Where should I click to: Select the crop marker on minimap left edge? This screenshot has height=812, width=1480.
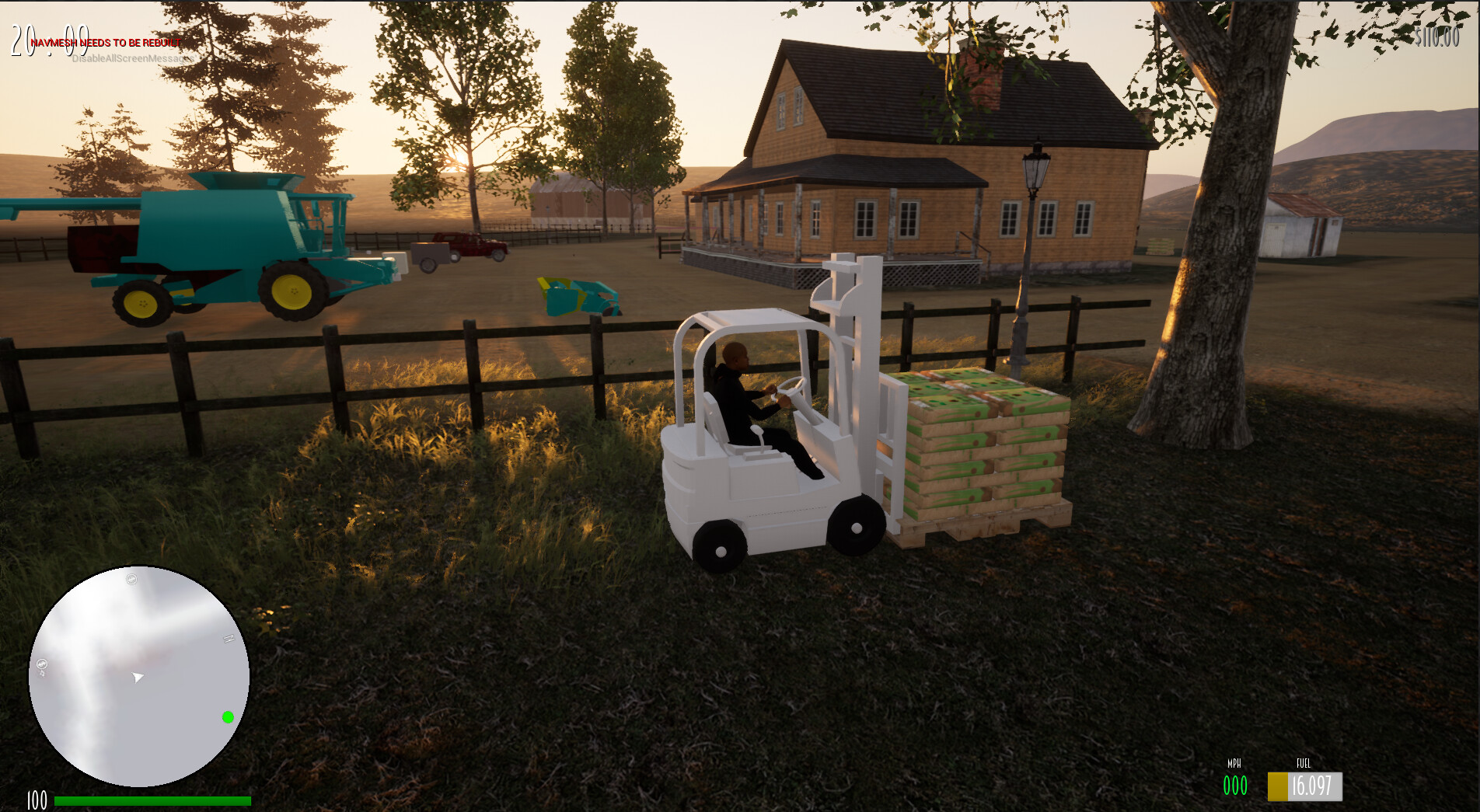click(x=43, y=664)
